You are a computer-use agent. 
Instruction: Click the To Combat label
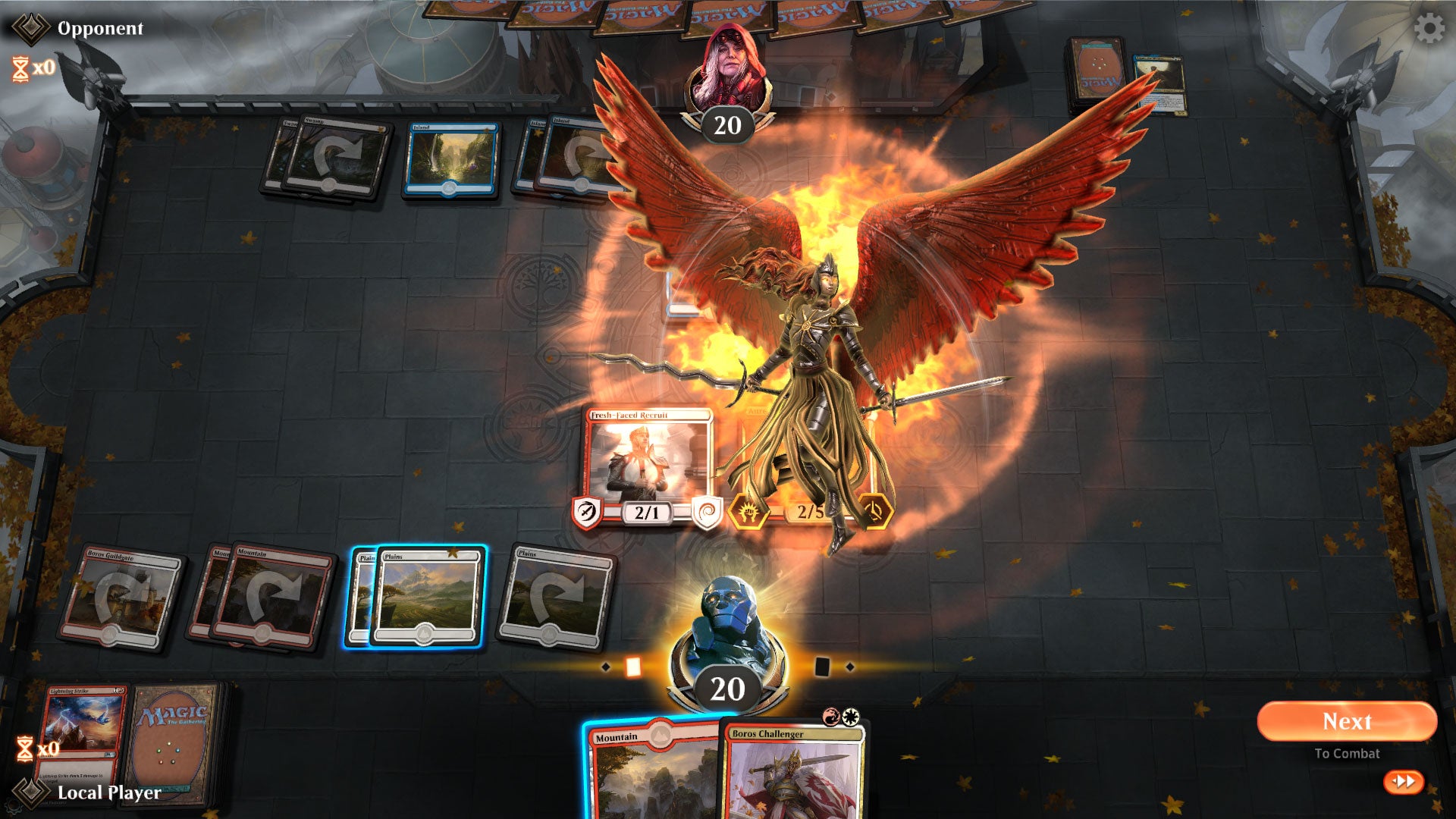tap(1348, 754)
